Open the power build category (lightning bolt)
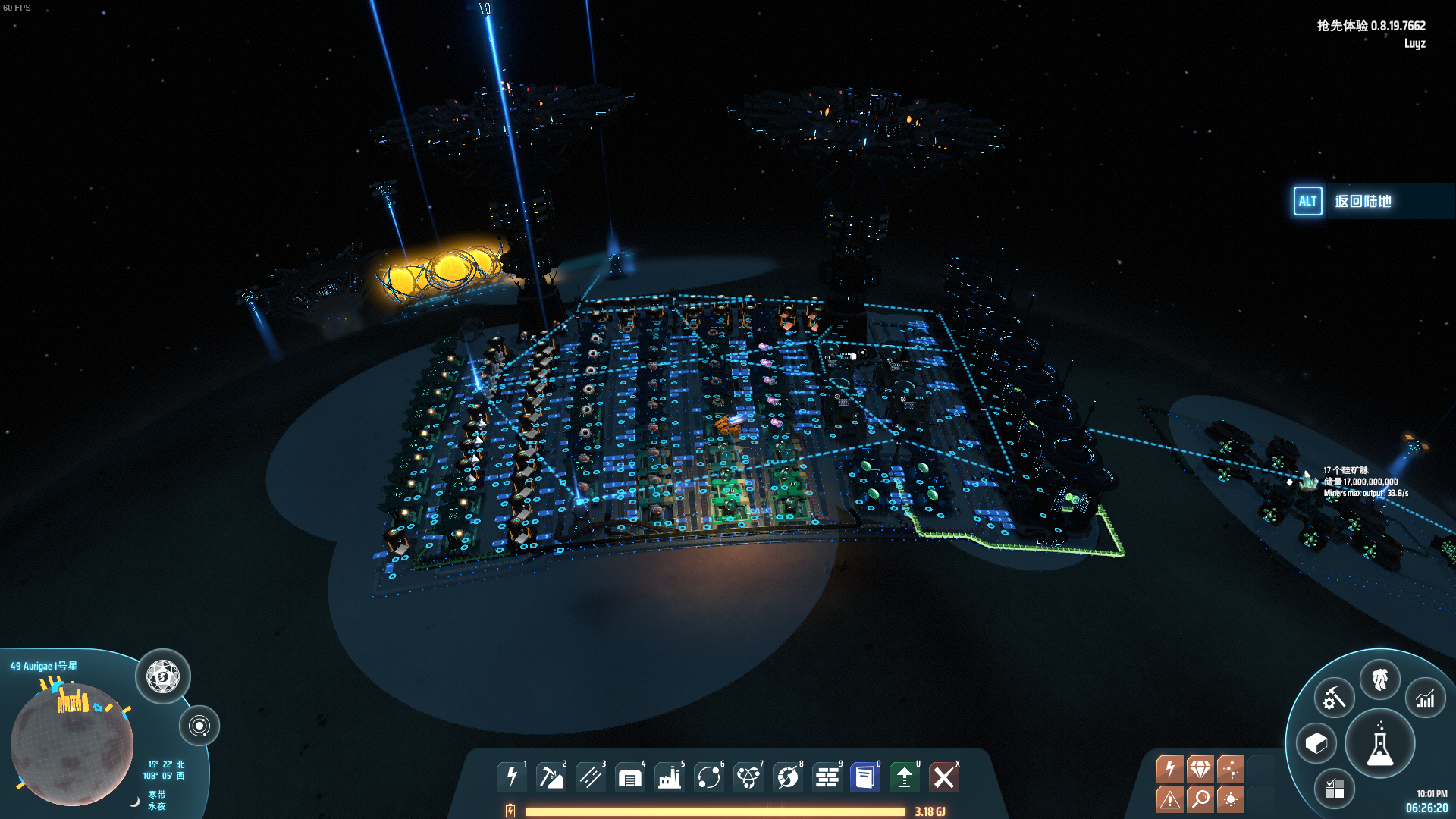 (512, 777)
